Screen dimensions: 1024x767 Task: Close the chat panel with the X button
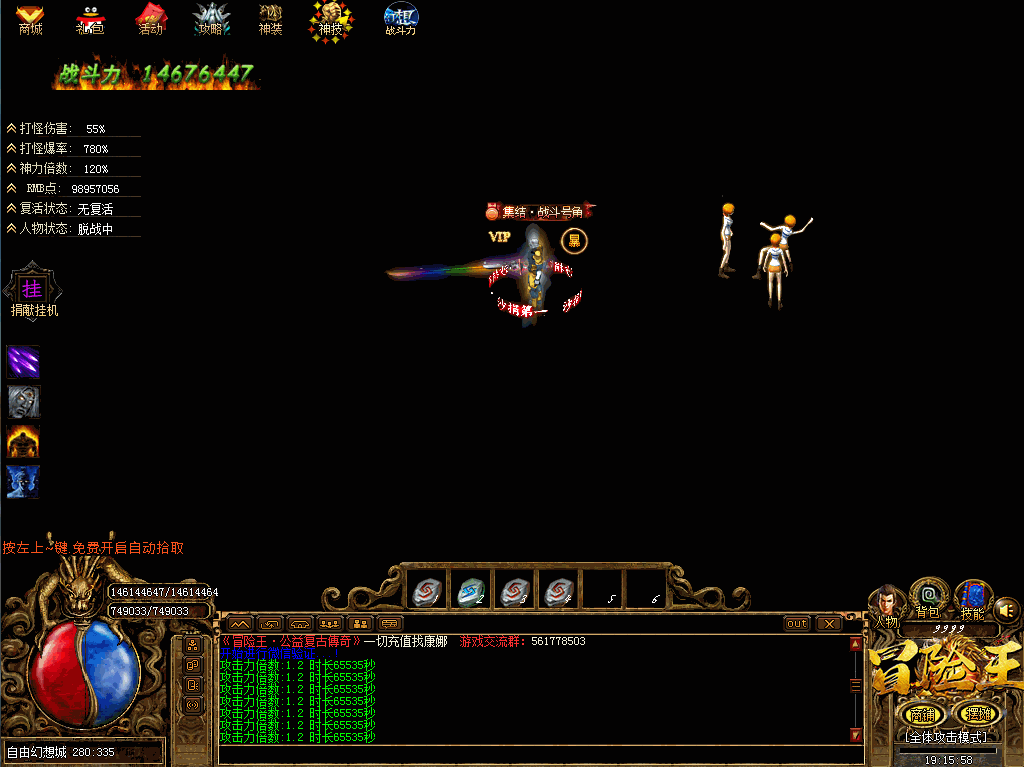[x=829, y=624]
